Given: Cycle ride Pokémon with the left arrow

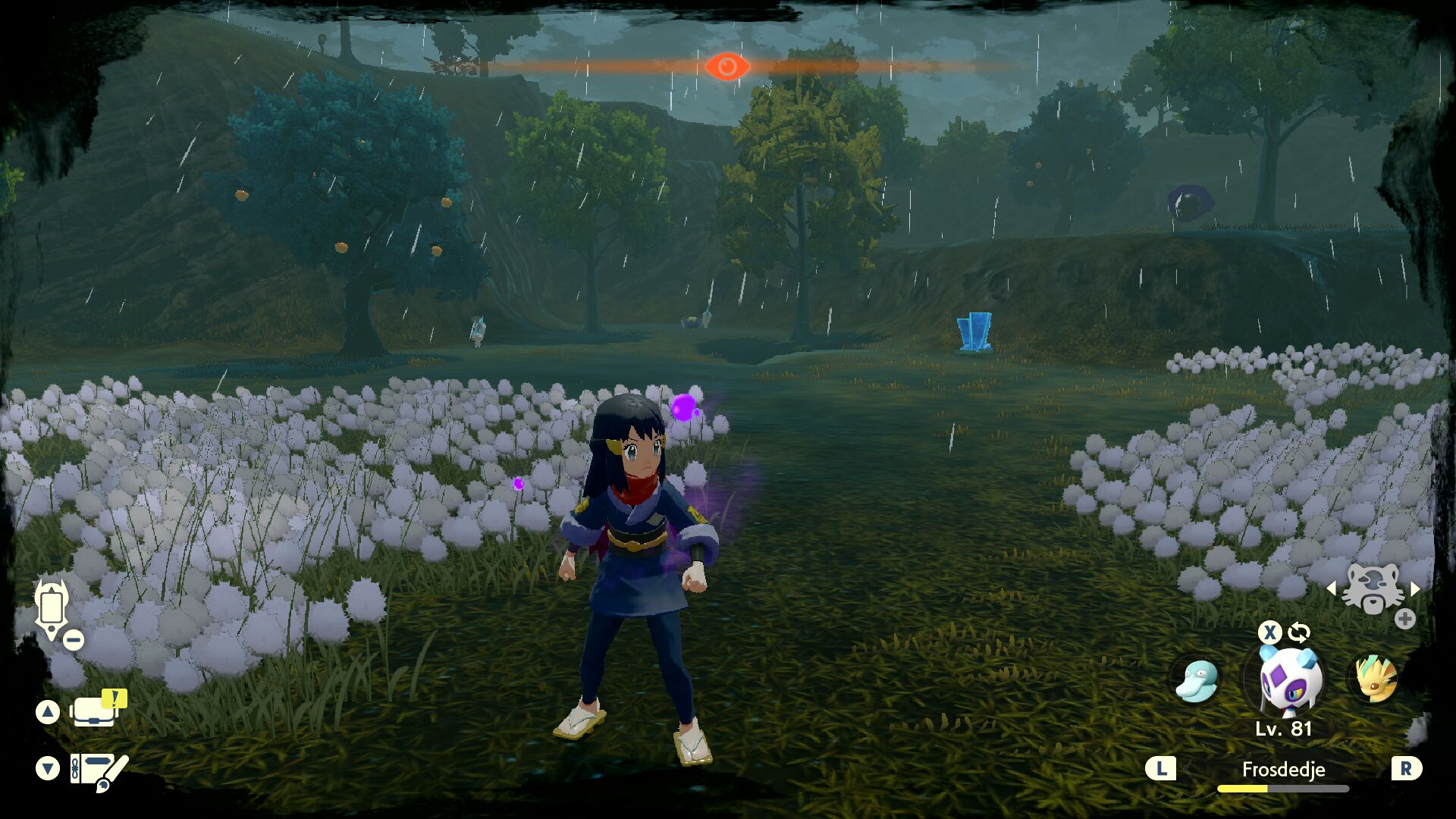Looking at the screenshot, I should pos(1332,588).
